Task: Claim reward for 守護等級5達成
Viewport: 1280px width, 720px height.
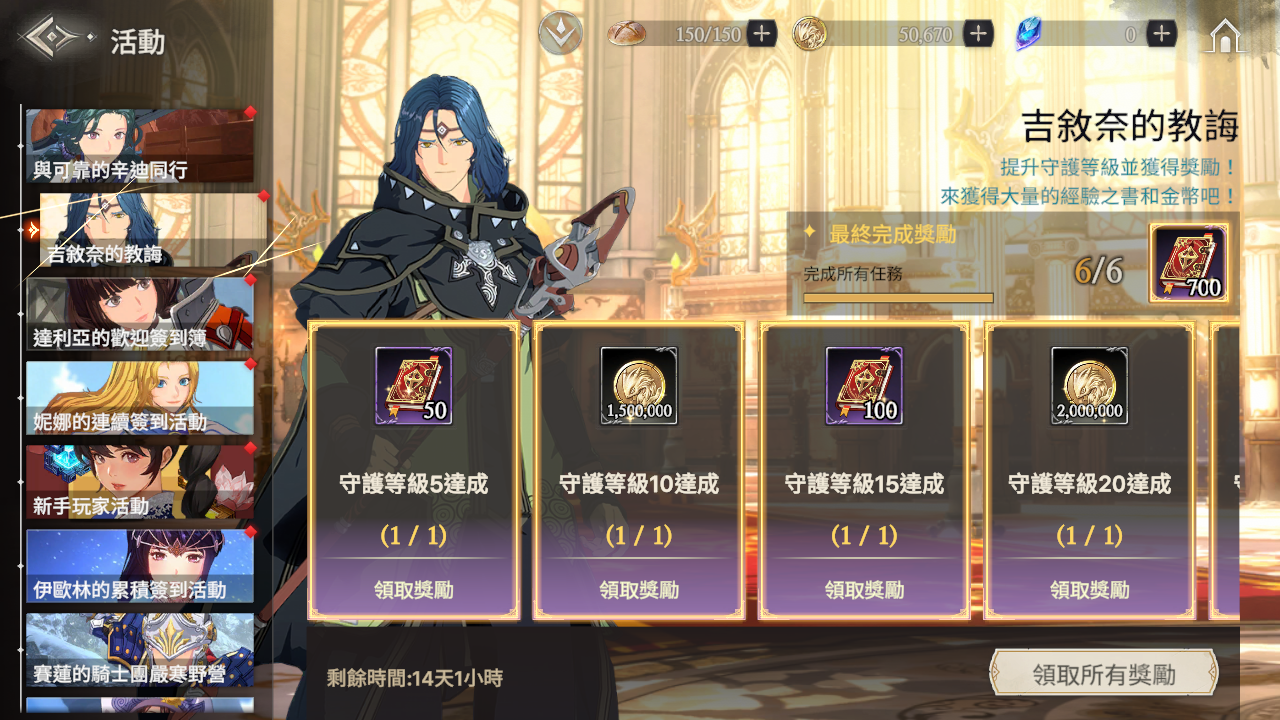Action: tap(414, 590)
